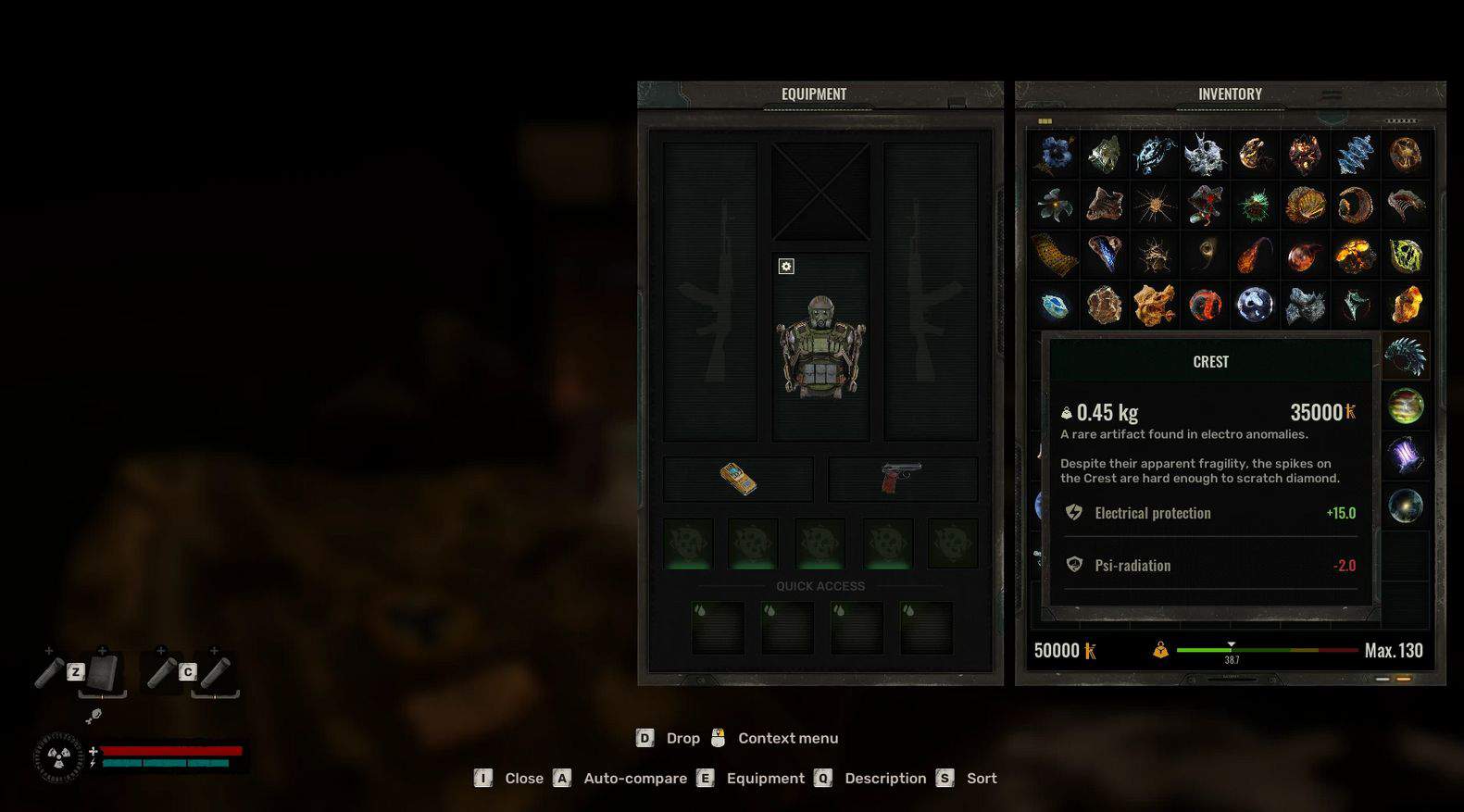Select the pale spiny starburst artifact

(x=1155, y=206)
